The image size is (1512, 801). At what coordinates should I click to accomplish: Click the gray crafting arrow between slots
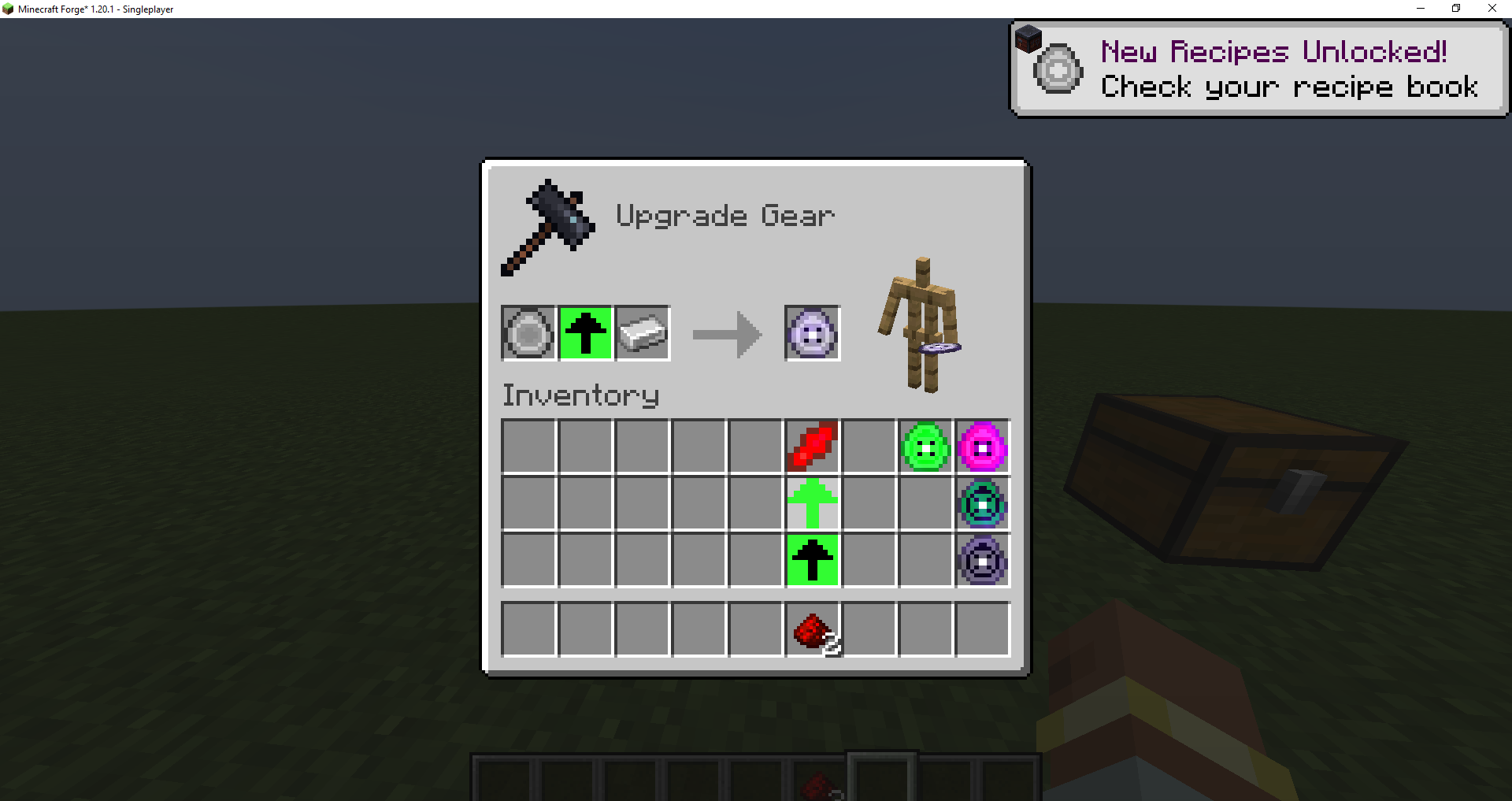point(726,332)
